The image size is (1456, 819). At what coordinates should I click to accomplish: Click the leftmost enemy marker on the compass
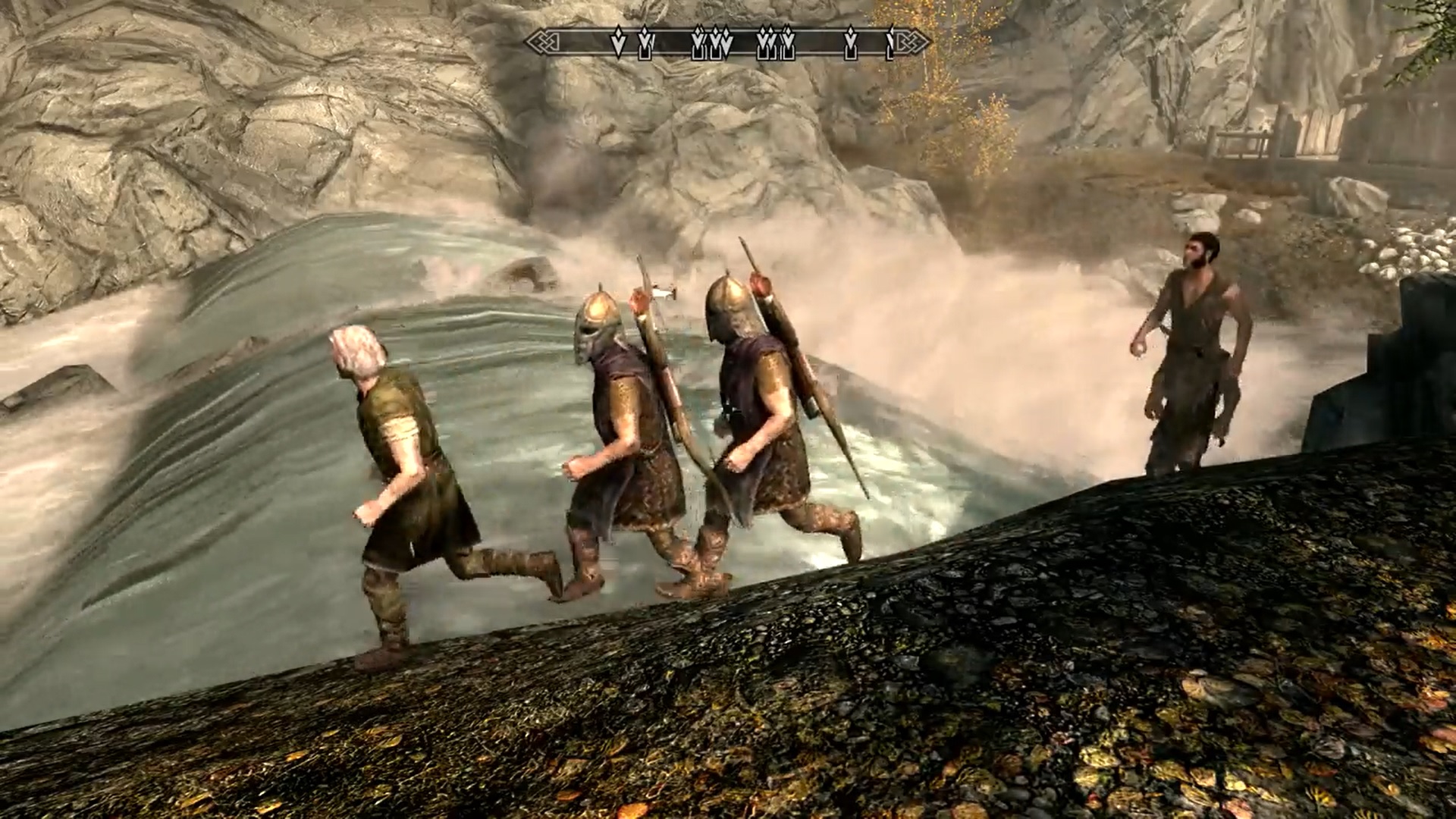(x=619, y=43)
